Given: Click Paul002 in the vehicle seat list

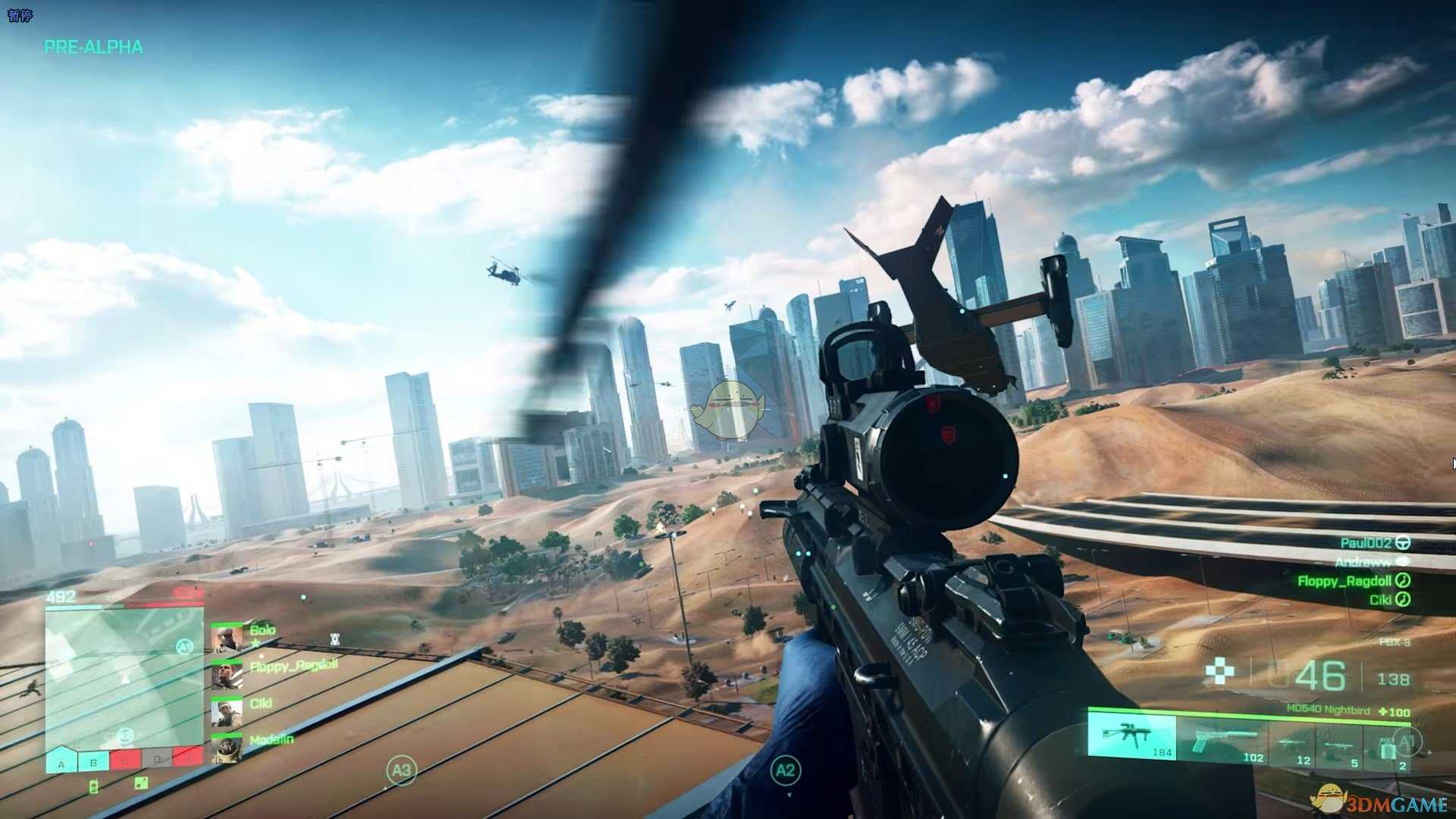Looking at the screenshot, I should 1365,543.
